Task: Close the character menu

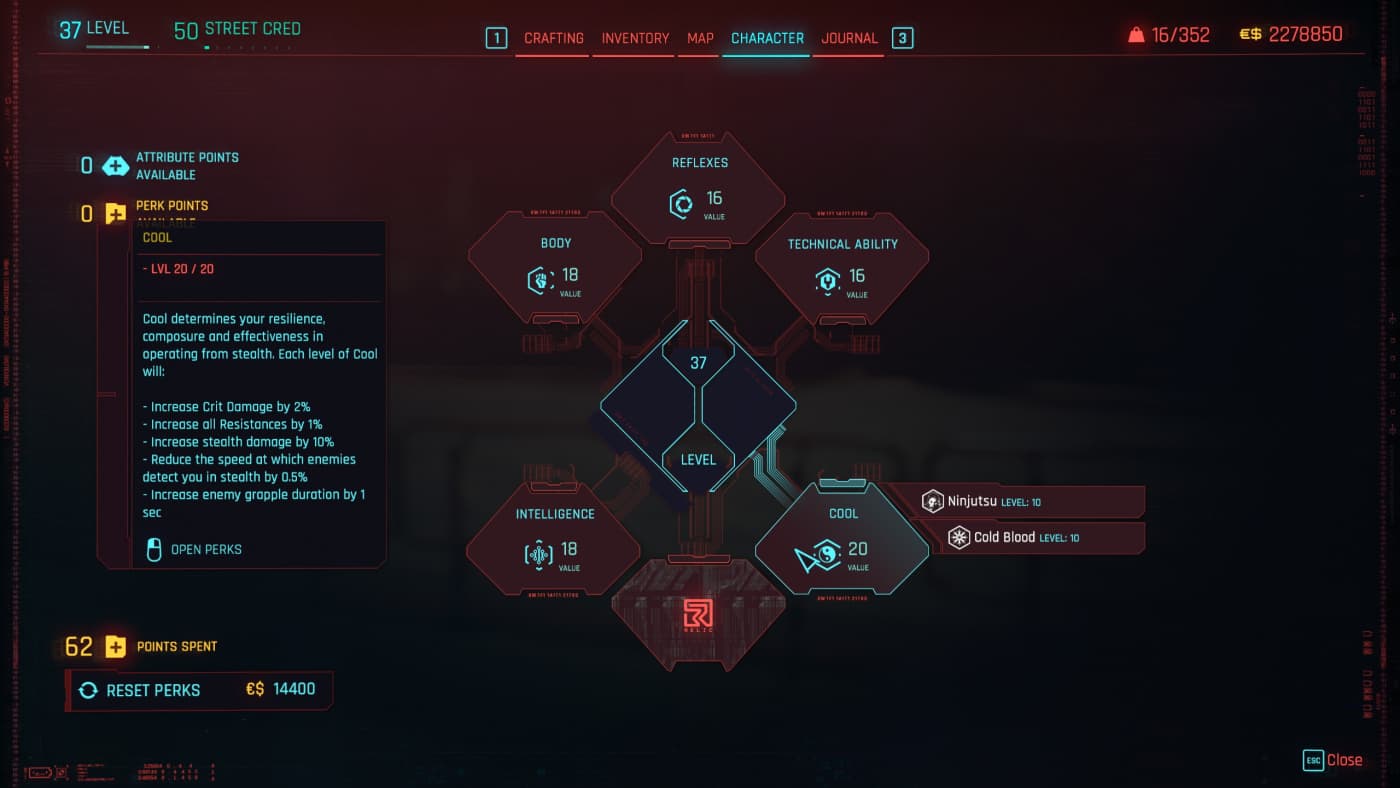Action: click(1333, 760)
